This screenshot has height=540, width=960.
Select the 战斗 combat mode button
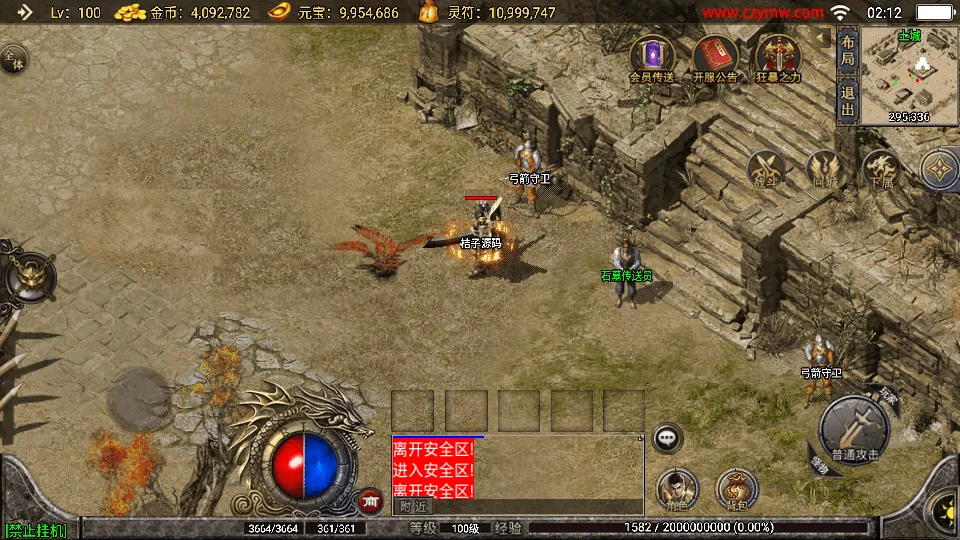click(x=768, y=170)
